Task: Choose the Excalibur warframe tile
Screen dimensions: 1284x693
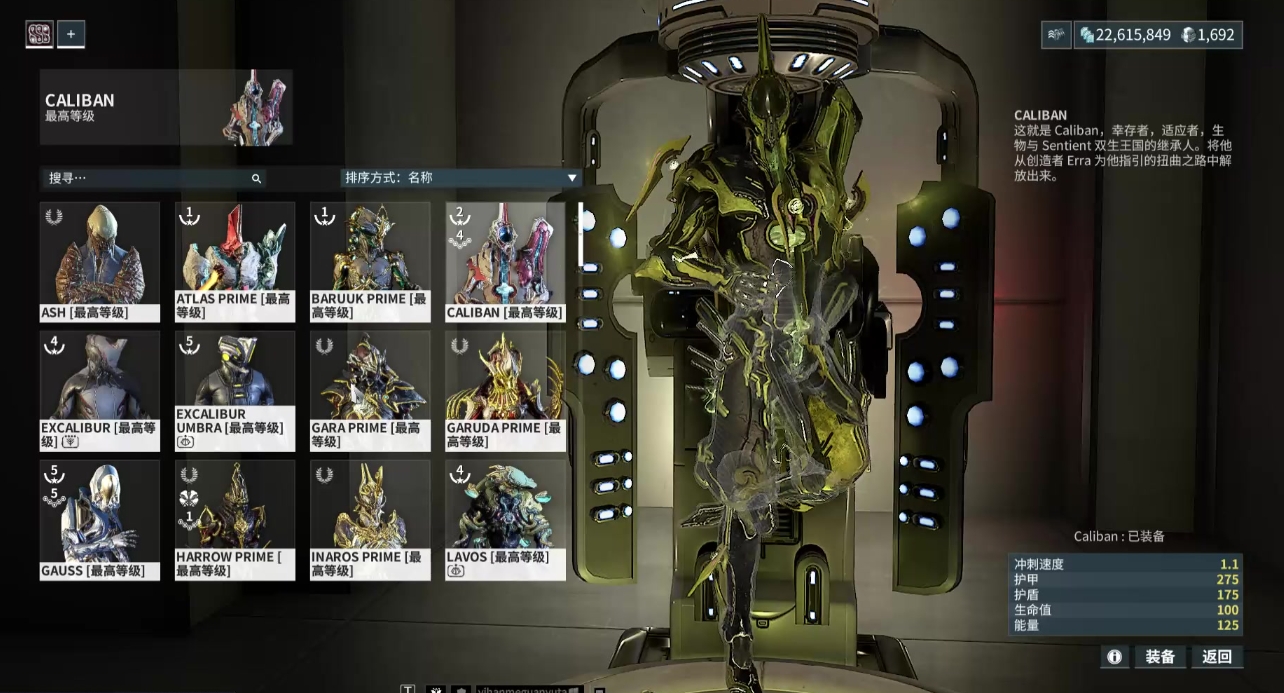Action: [99, 391]
